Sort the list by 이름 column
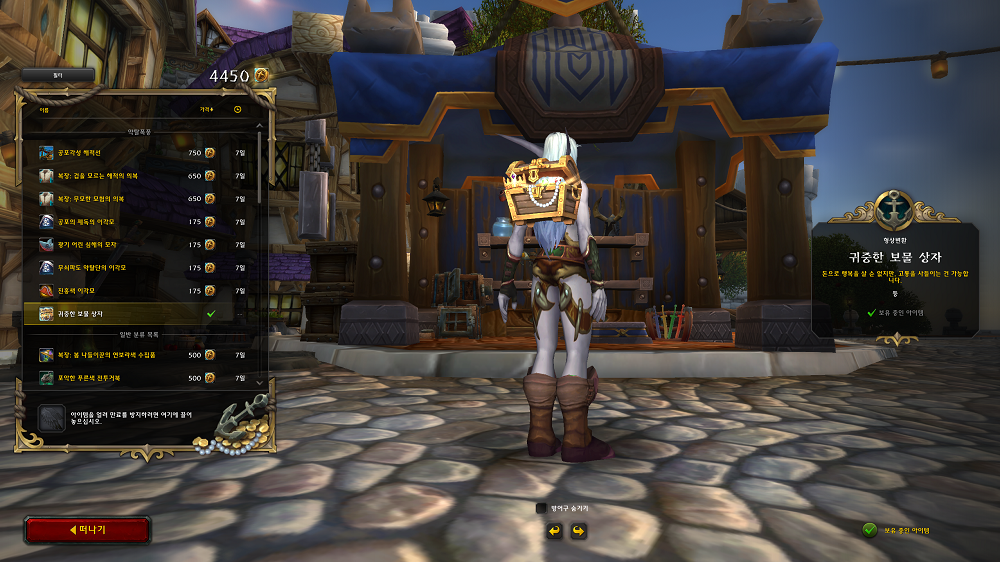The height and width of the screenshot is (562, 1000). [45, 109]
